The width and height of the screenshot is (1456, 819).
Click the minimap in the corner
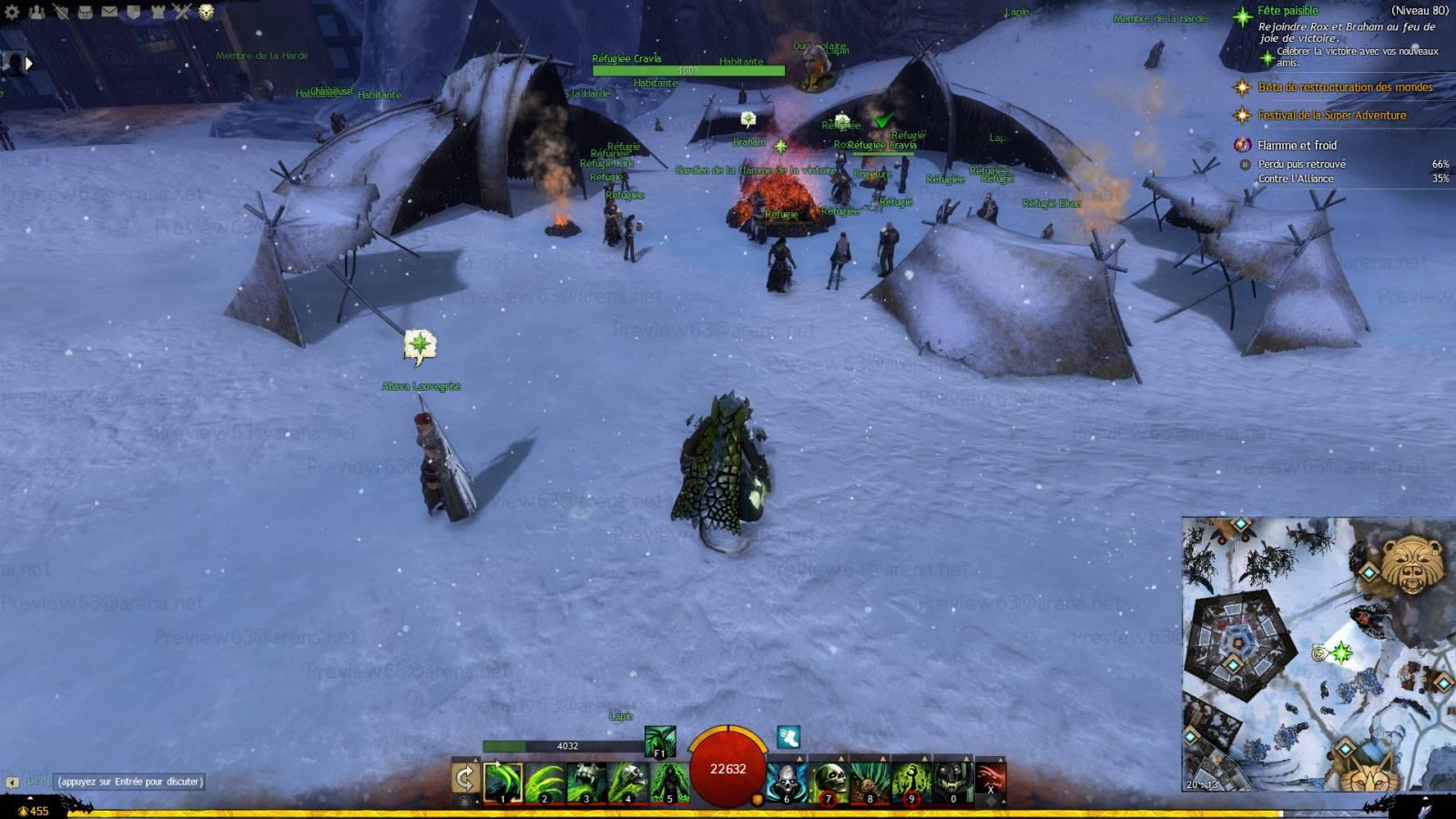click(x=1318, y=653)
